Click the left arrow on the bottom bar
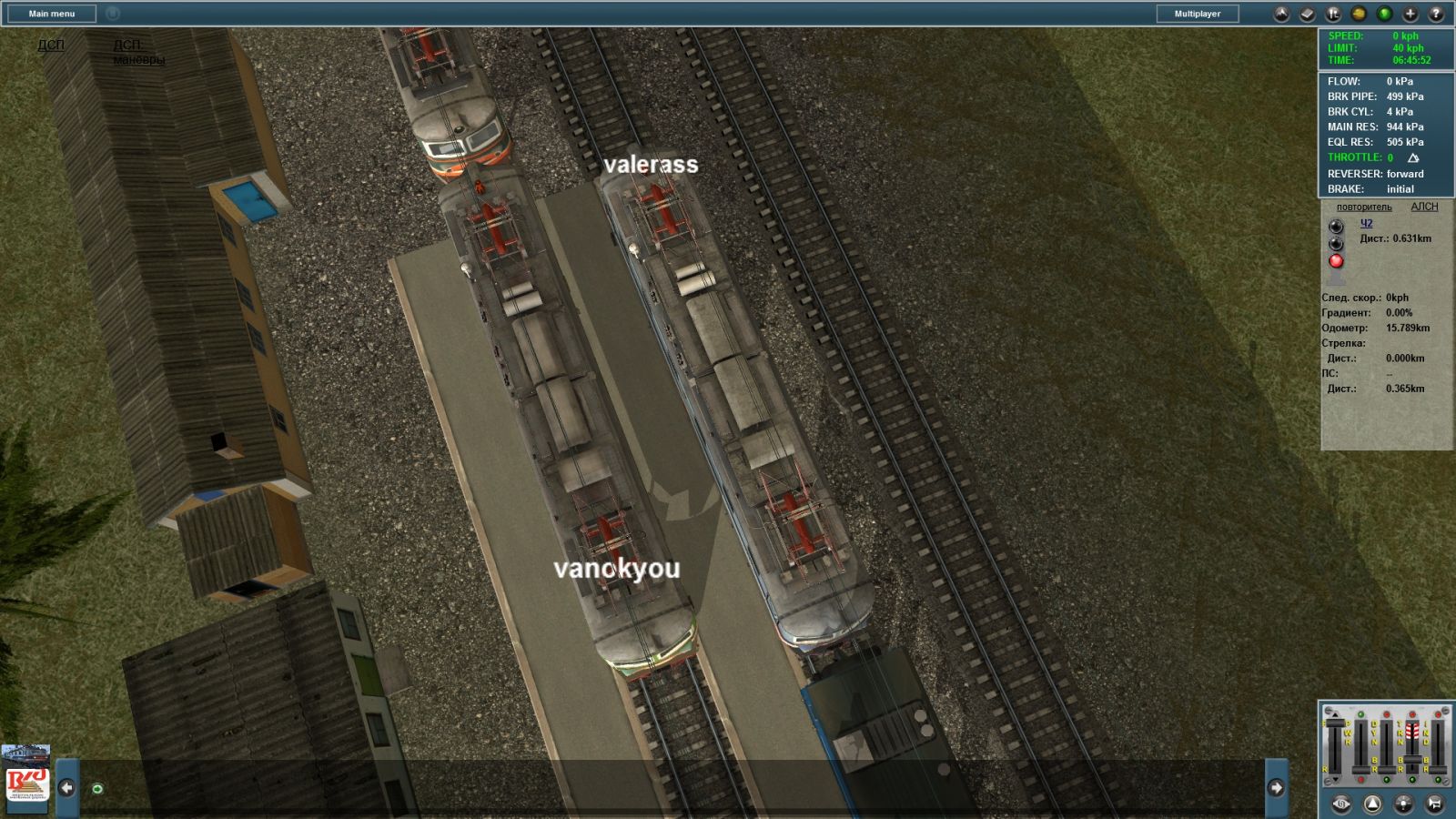 pyautogui.click(x=67, y=787)
